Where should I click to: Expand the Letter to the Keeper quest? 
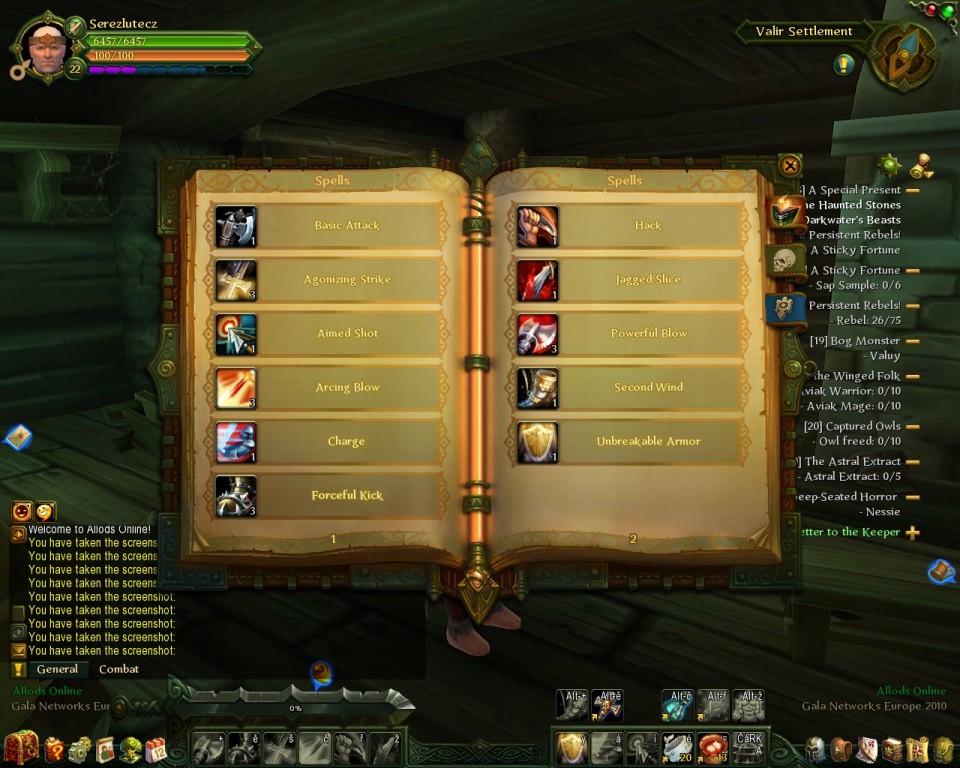pos(913,533)
